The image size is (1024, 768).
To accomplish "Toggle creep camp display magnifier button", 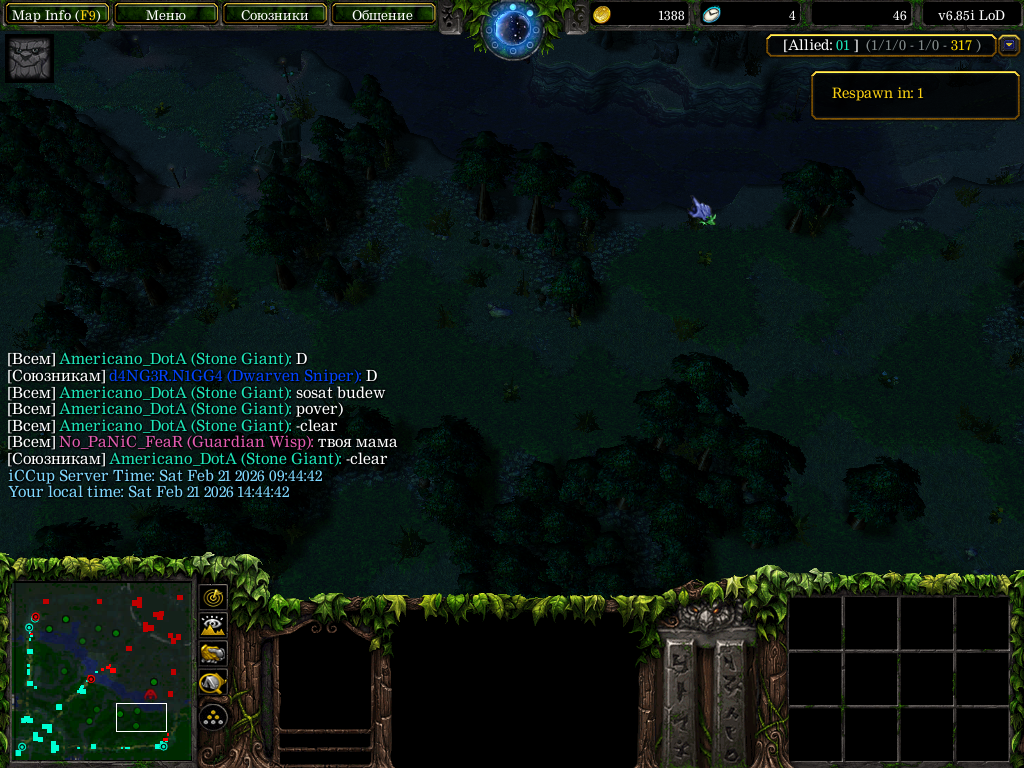I will point(214,685).
